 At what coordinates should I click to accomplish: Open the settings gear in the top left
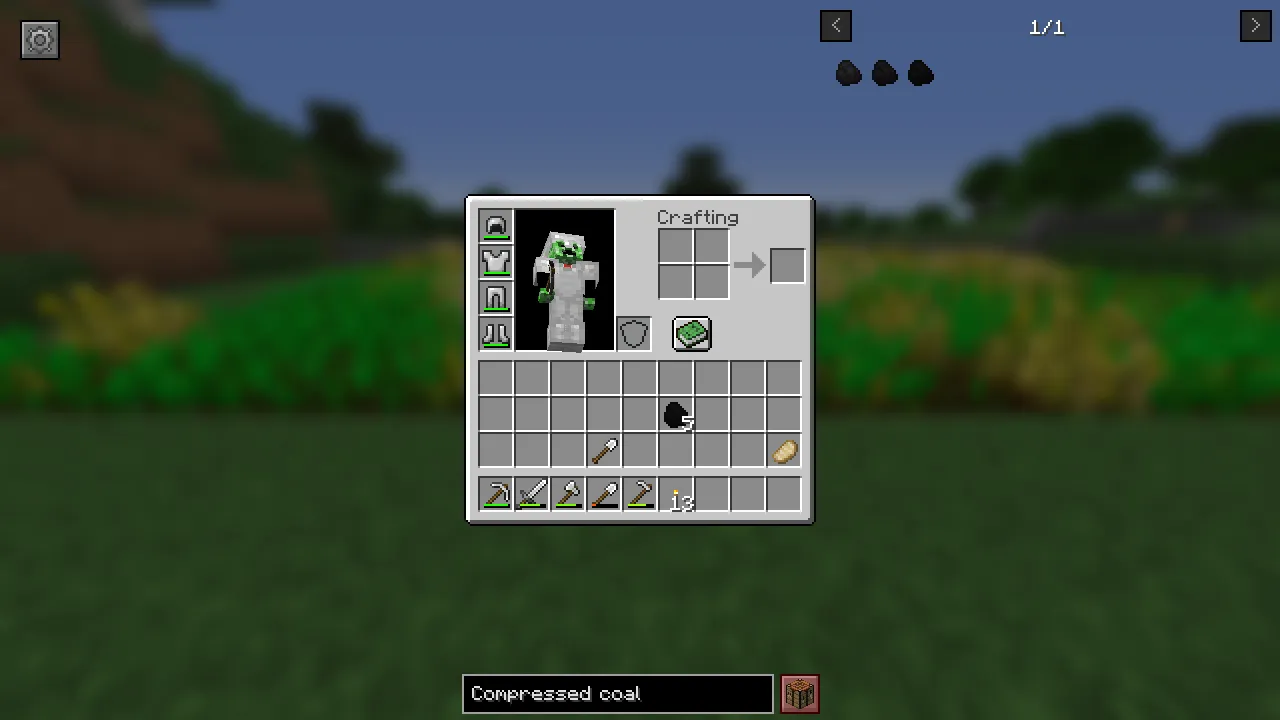click(40, 40)
